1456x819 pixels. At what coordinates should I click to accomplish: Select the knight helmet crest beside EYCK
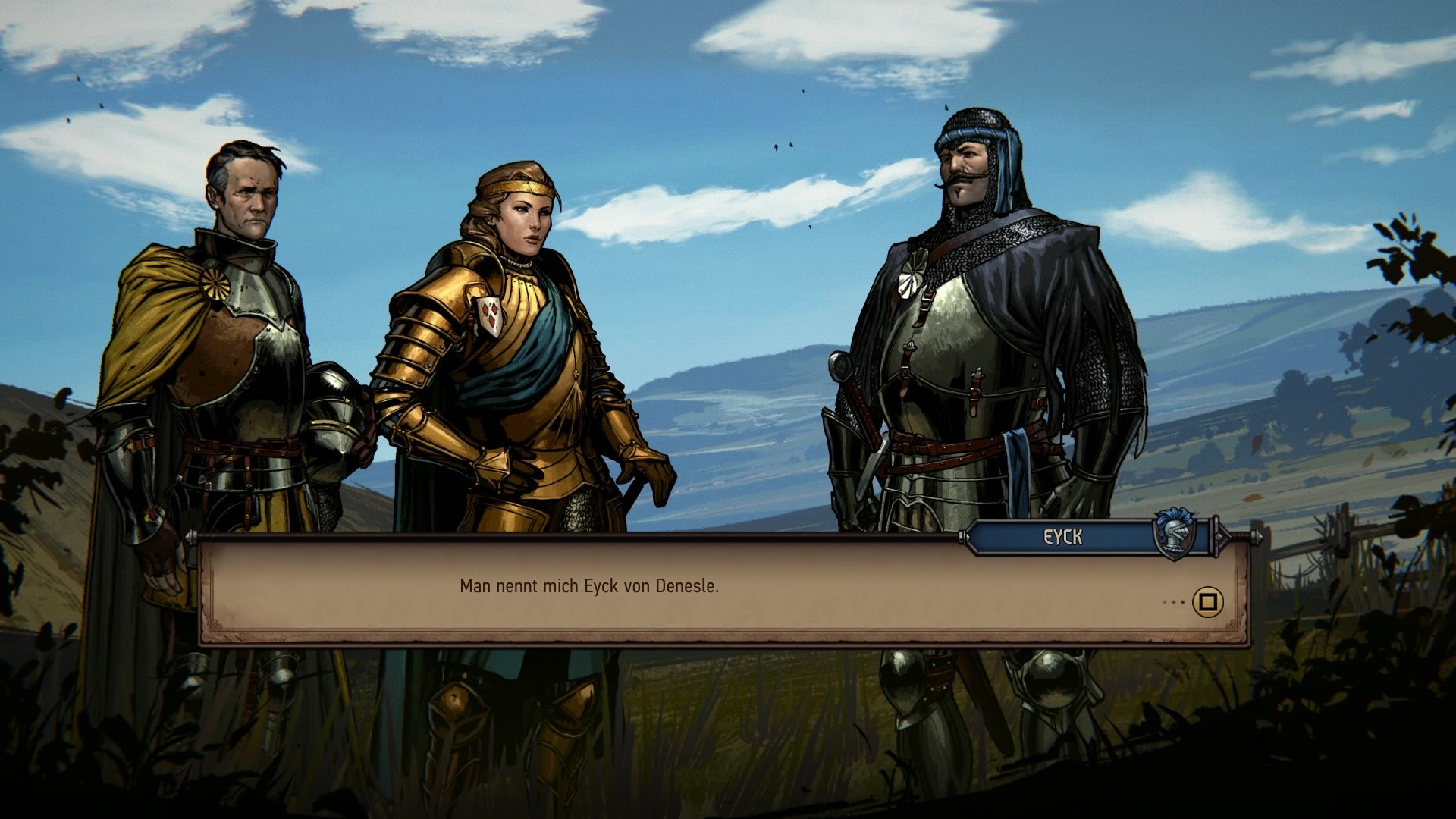(x=1173, y=535)
